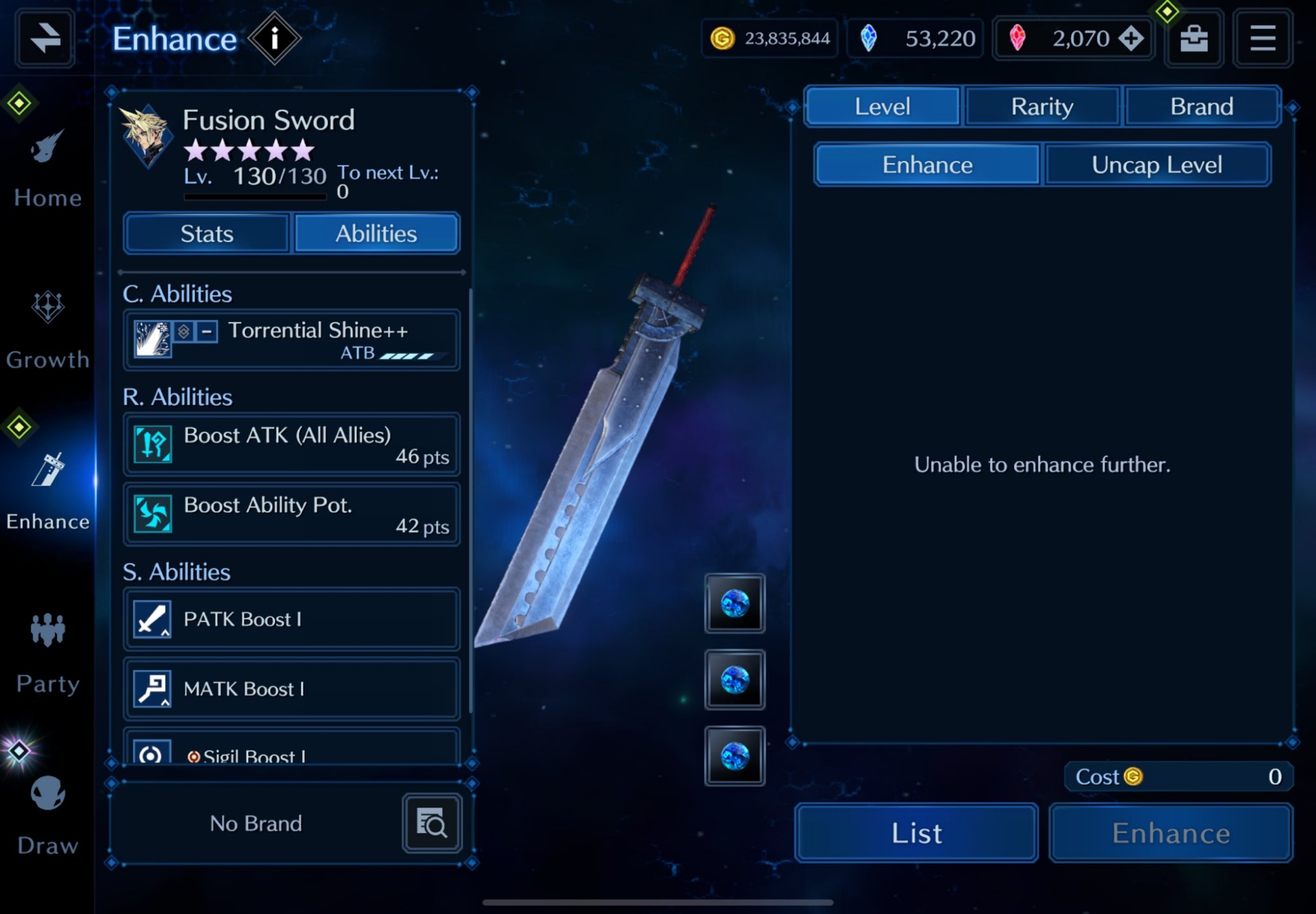Go back using the swap arrows button
The height and width of the screenshot is (914, 1316).
(45, 38)
